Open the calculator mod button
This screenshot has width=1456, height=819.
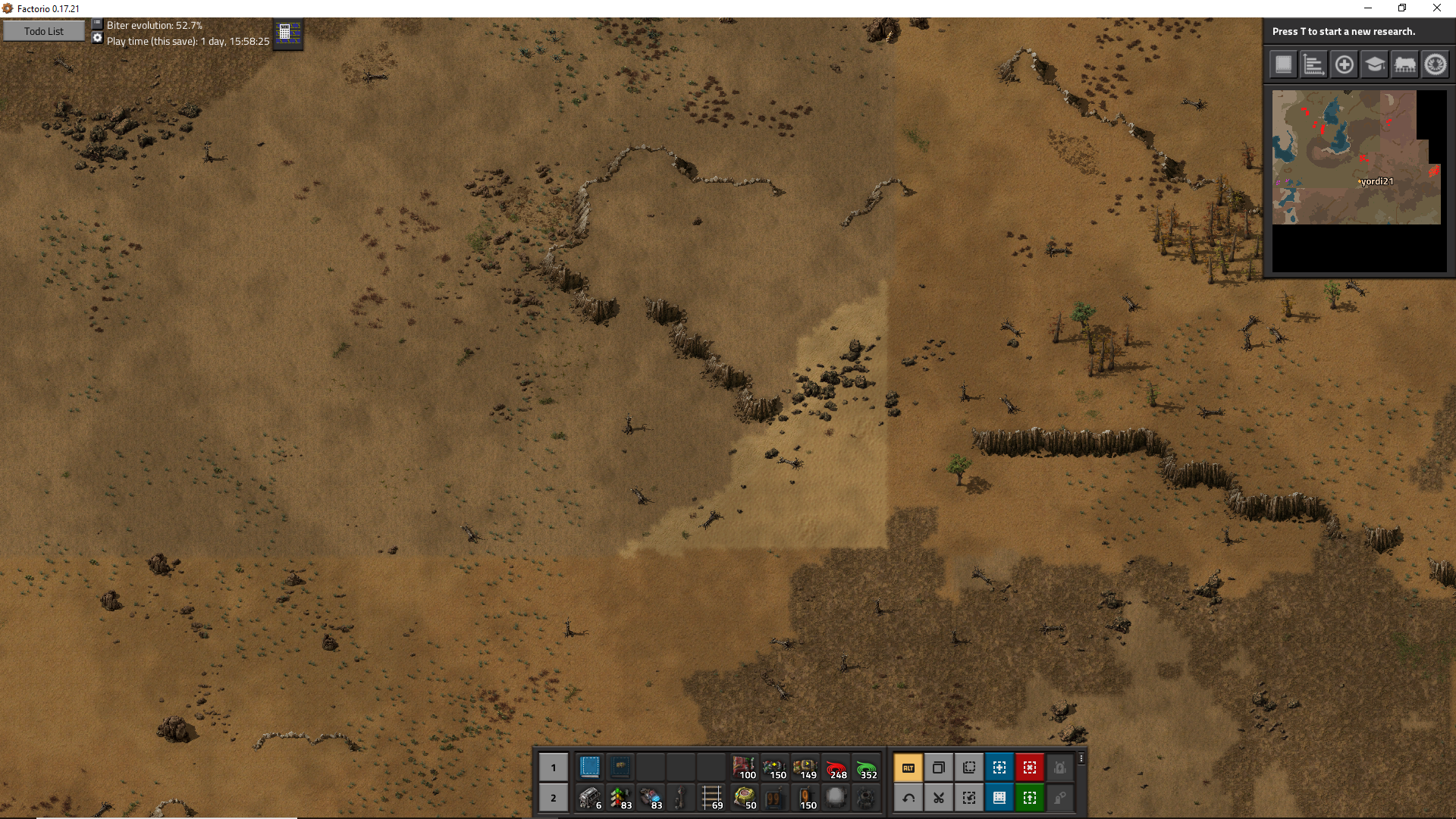pos(287,33)
